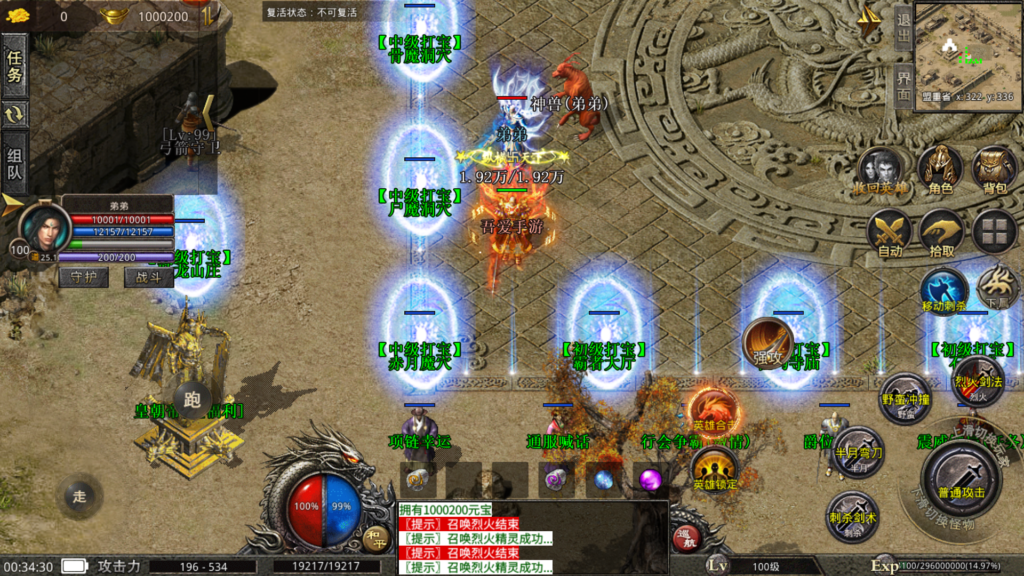Tap the 拾取 pickup button

(941, 232)
